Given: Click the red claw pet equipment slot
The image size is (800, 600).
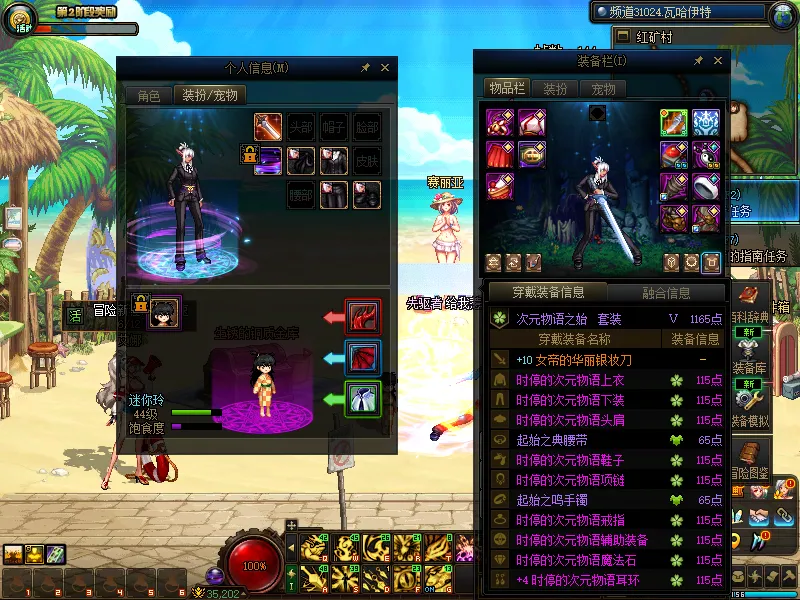Looking at the screenshot, I should pos(361,317).
